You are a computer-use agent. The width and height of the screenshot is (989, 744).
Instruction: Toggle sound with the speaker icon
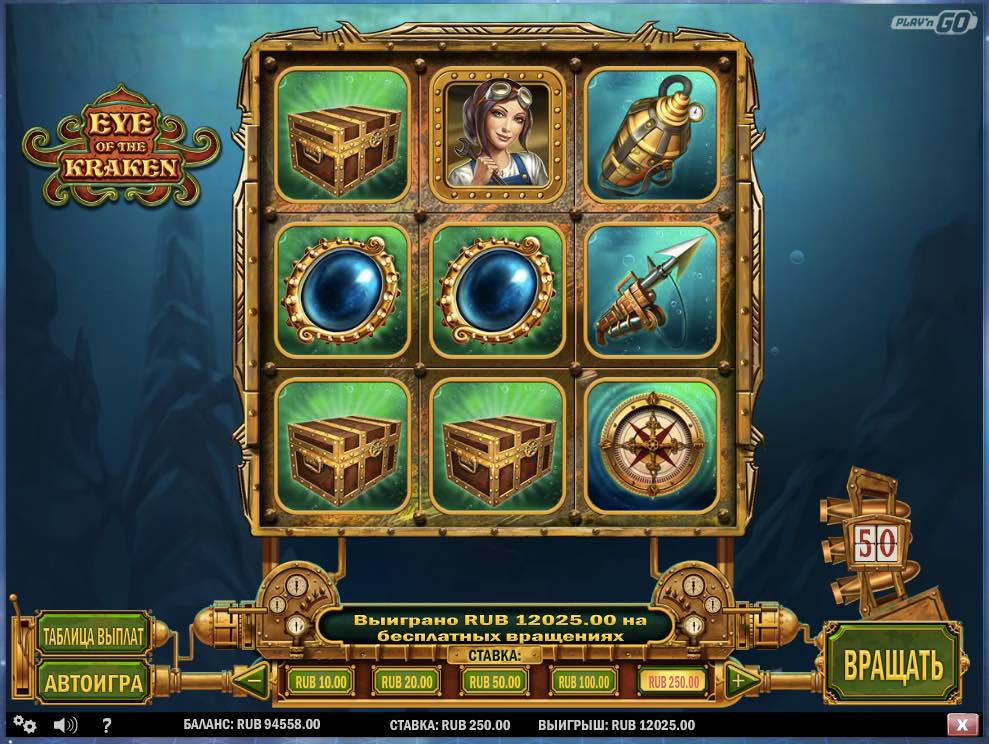point(66,725)
